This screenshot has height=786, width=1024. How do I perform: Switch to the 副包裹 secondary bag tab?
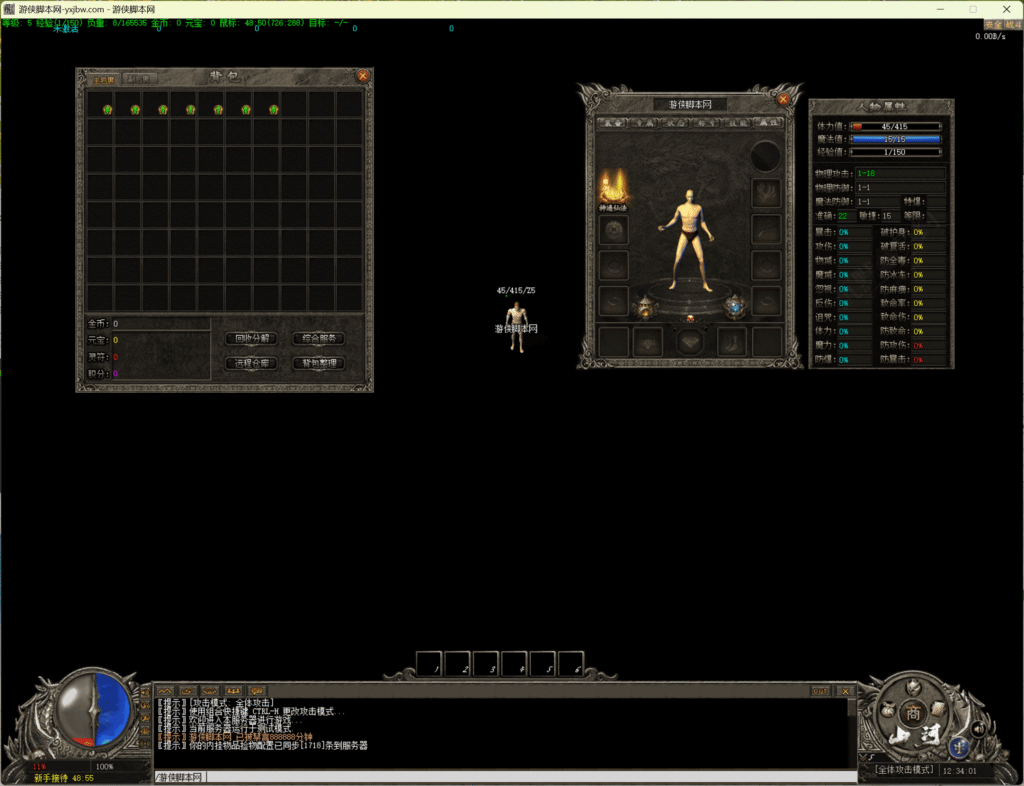point(140,78)
